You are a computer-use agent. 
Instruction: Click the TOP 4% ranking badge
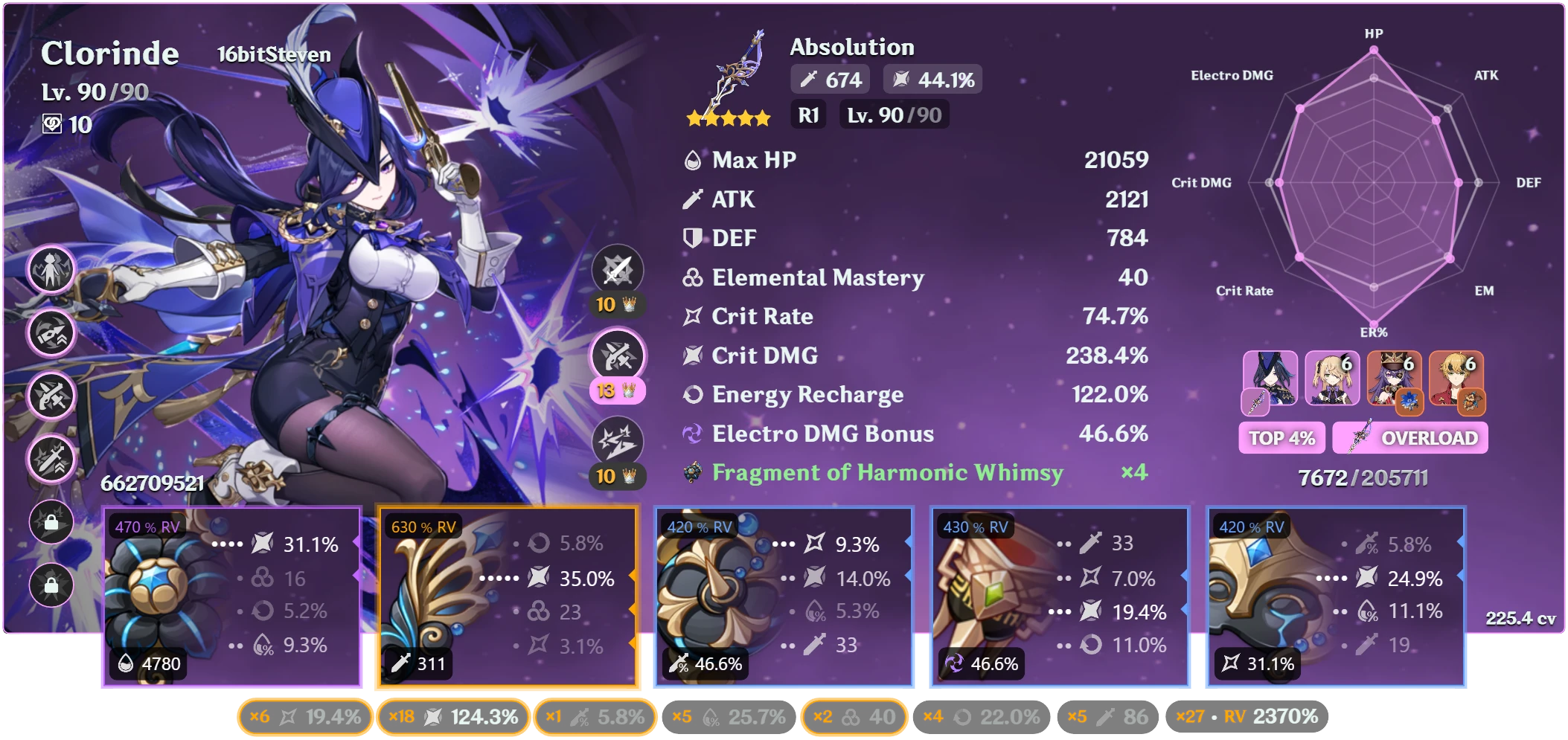1281,439
